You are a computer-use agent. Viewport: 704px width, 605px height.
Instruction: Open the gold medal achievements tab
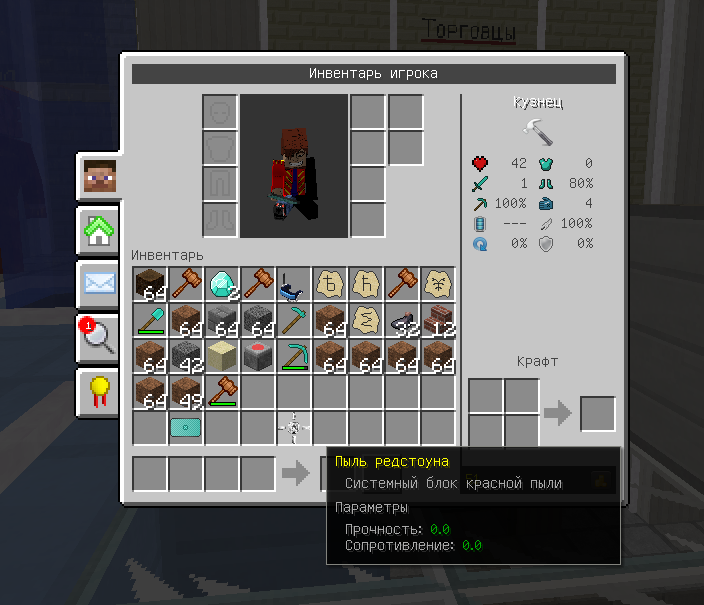[x=99, y=391]
